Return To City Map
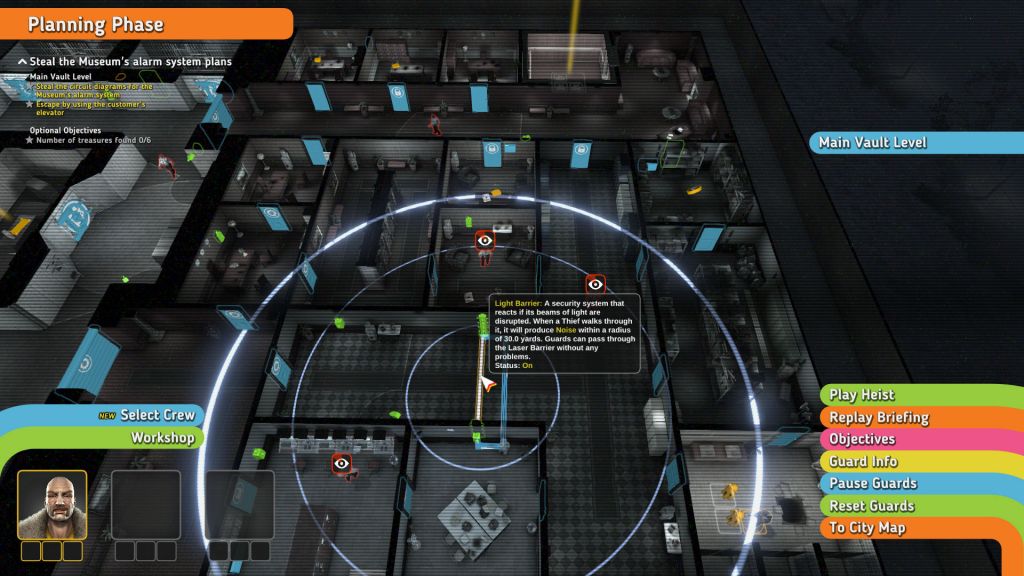This screenshot has width=1024, height=576. (x=867, y=527)
